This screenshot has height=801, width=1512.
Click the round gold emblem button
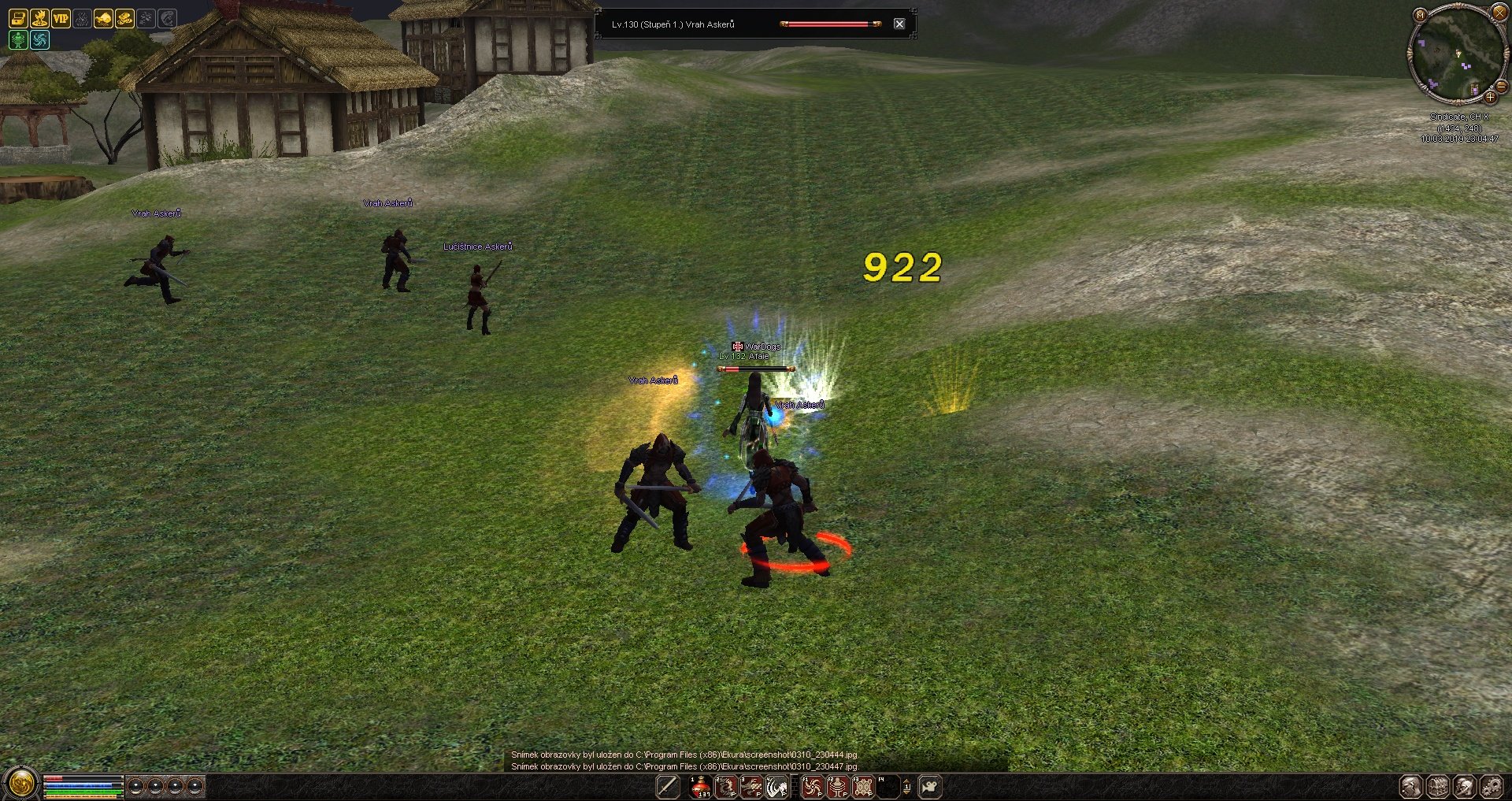[x=20, y=783]
